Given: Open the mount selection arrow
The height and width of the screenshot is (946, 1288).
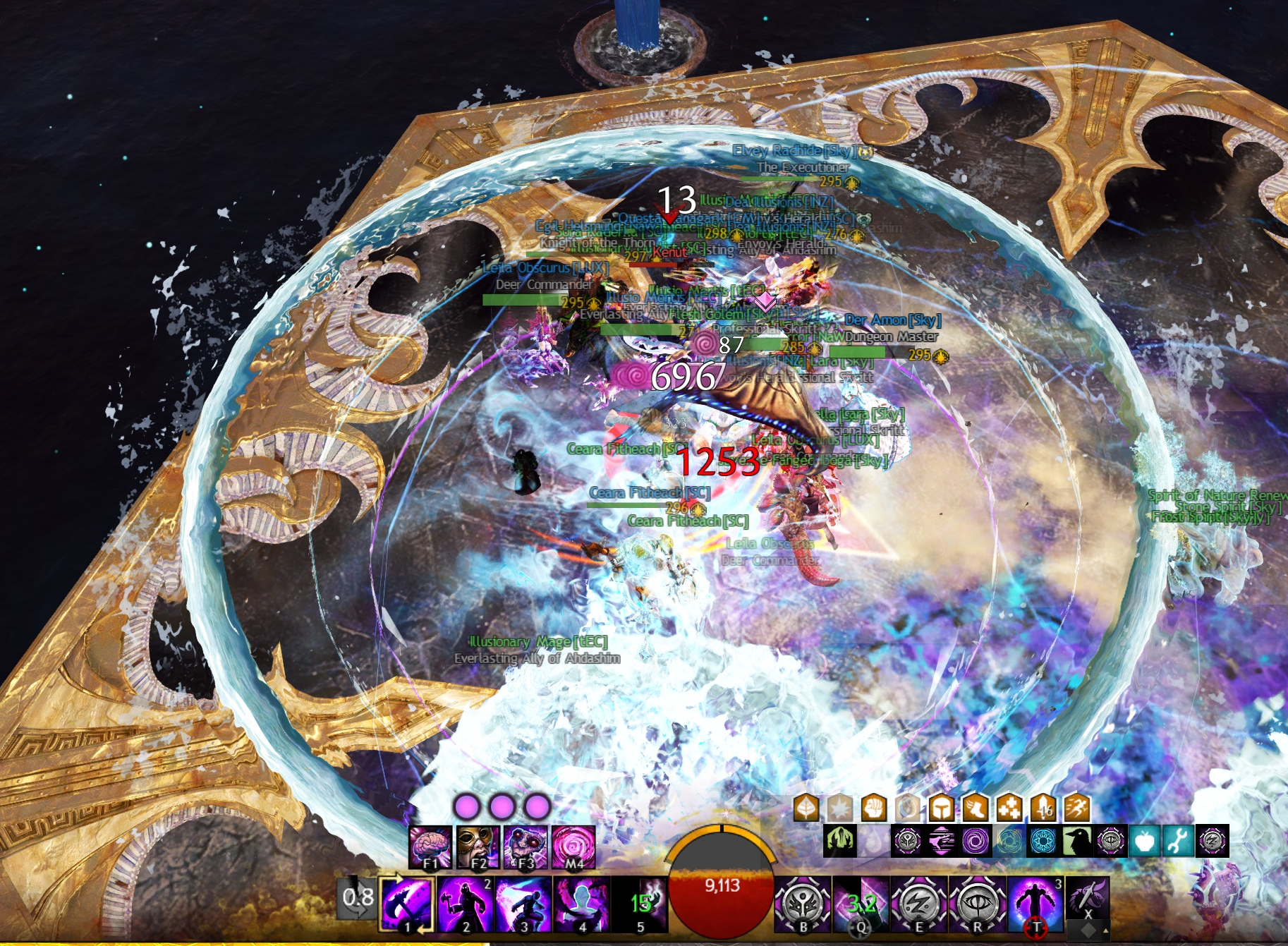Looking at the screenshot, I should pos(1105,933).
